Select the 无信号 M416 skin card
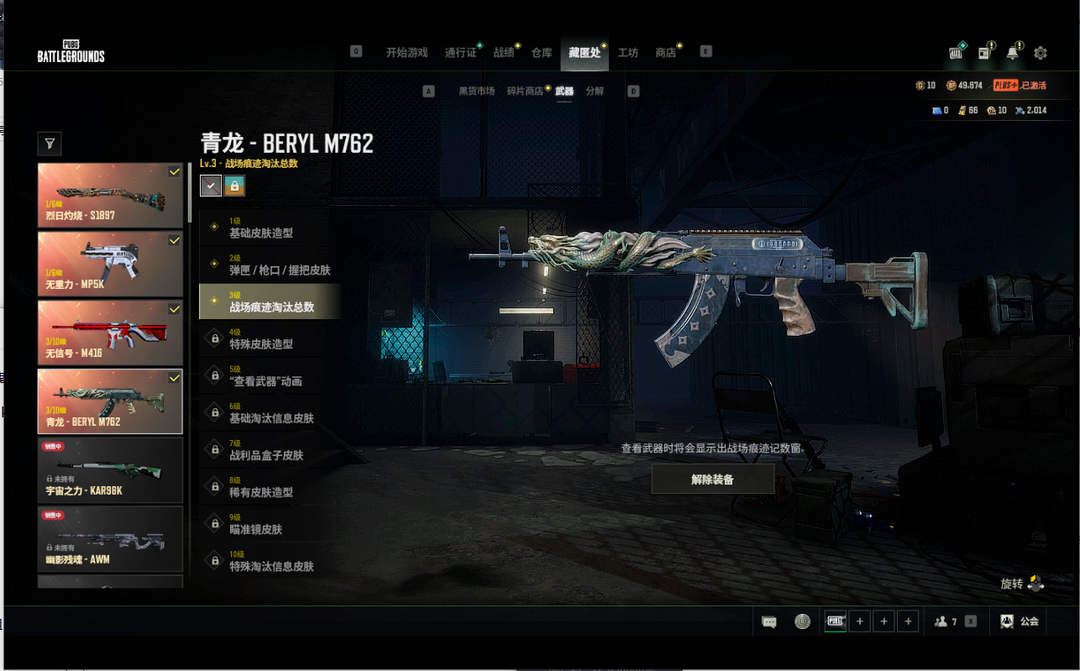The image size is (1080, 671). click(x=110, y=332)
